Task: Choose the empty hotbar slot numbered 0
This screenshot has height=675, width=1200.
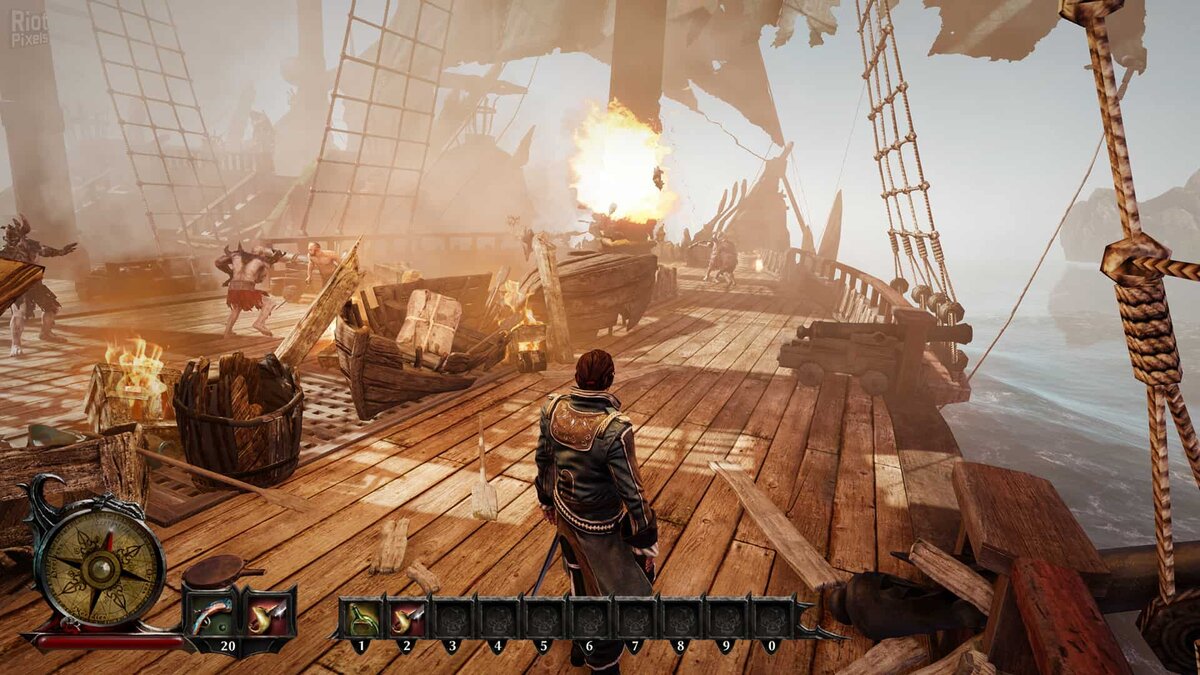Action: 772,618
